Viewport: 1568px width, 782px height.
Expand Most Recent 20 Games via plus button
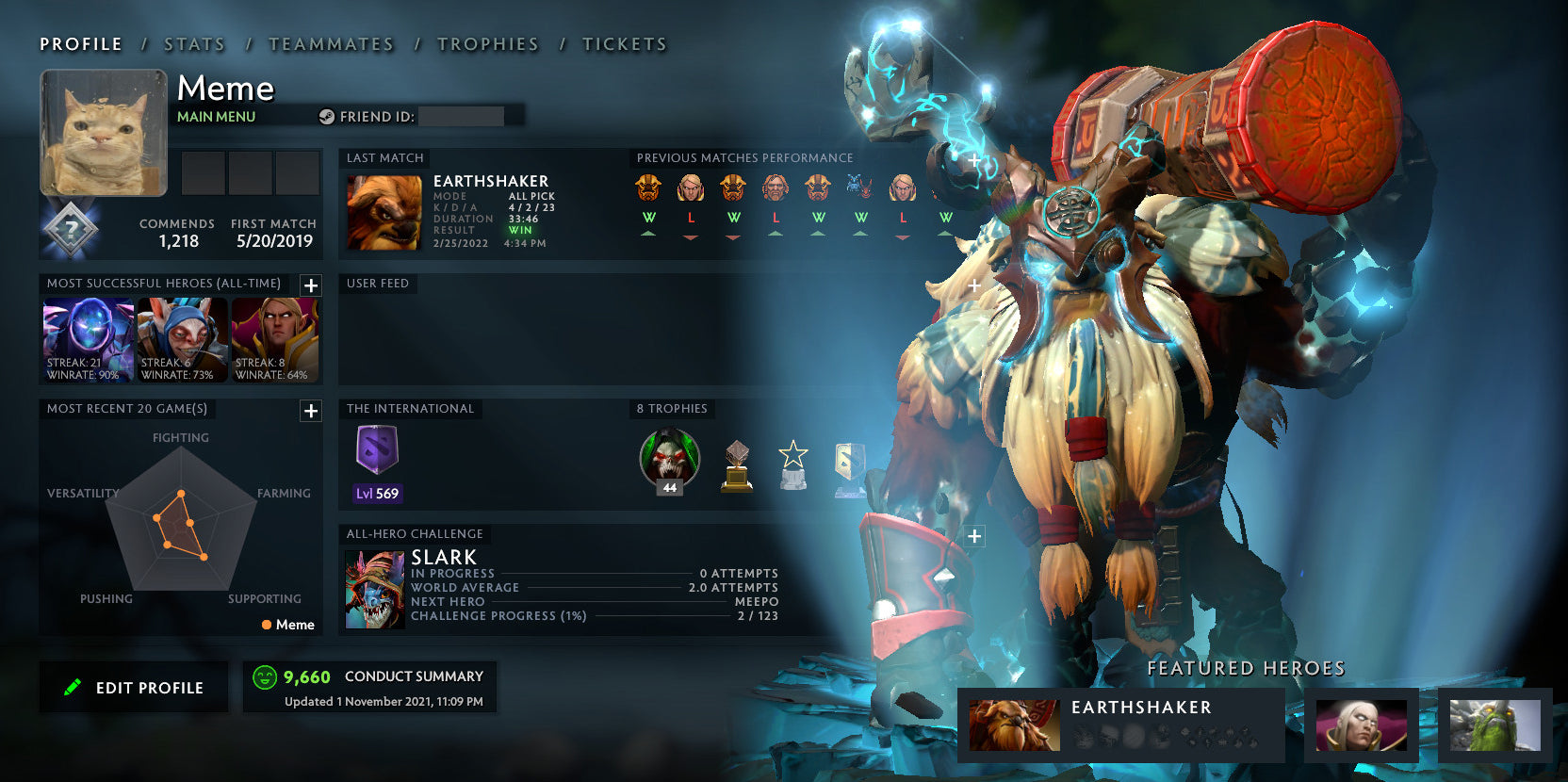tap(311, 411)
